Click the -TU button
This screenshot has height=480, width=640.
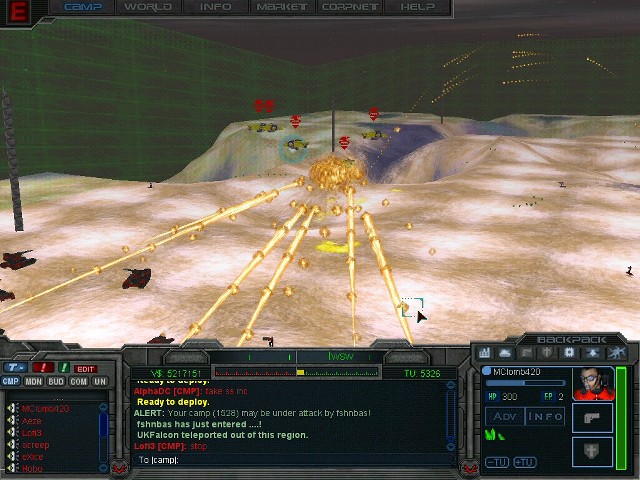pos(496,462)
